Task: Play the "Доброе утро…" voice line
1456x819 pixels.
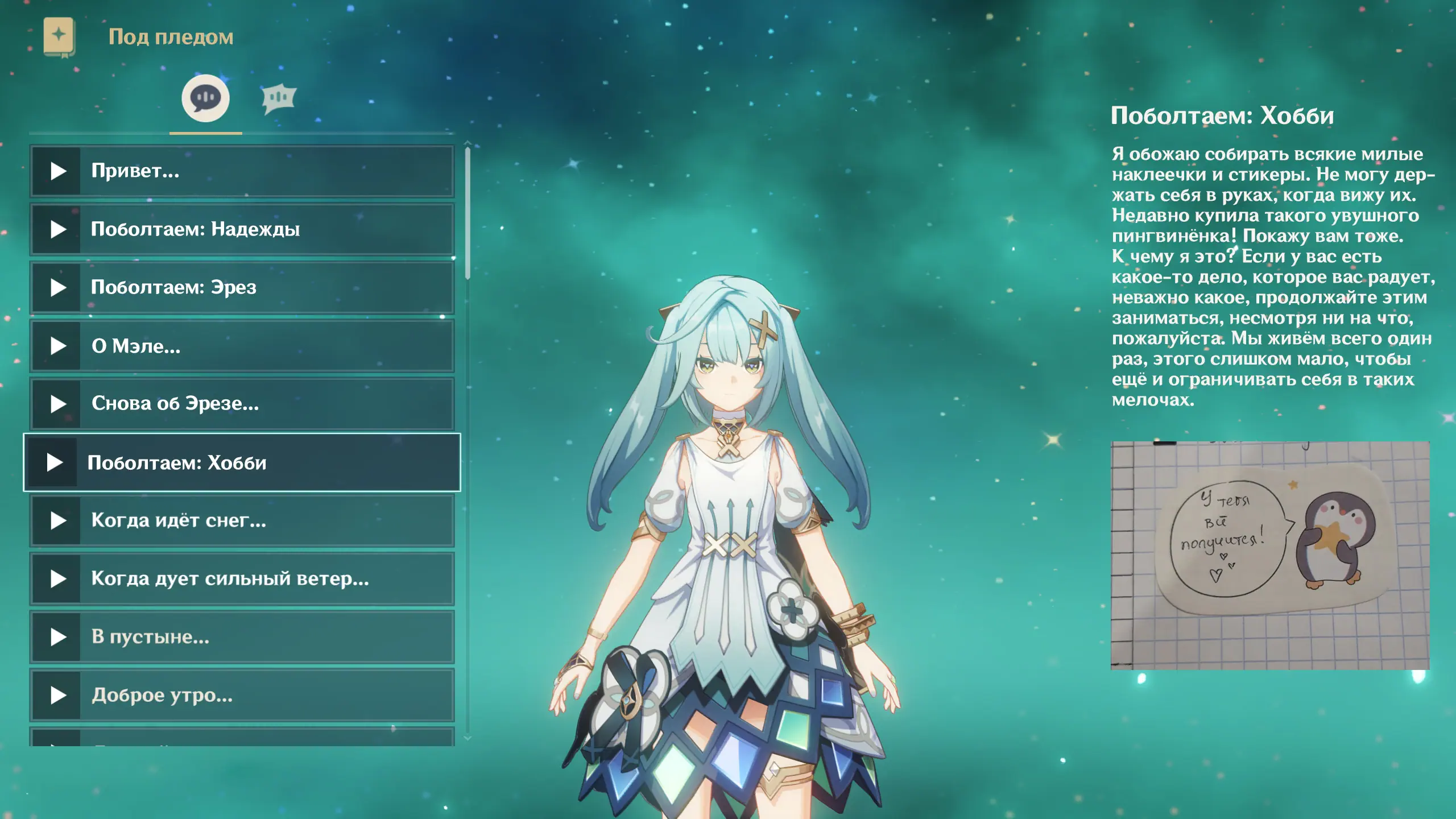Action: (57, 695)
